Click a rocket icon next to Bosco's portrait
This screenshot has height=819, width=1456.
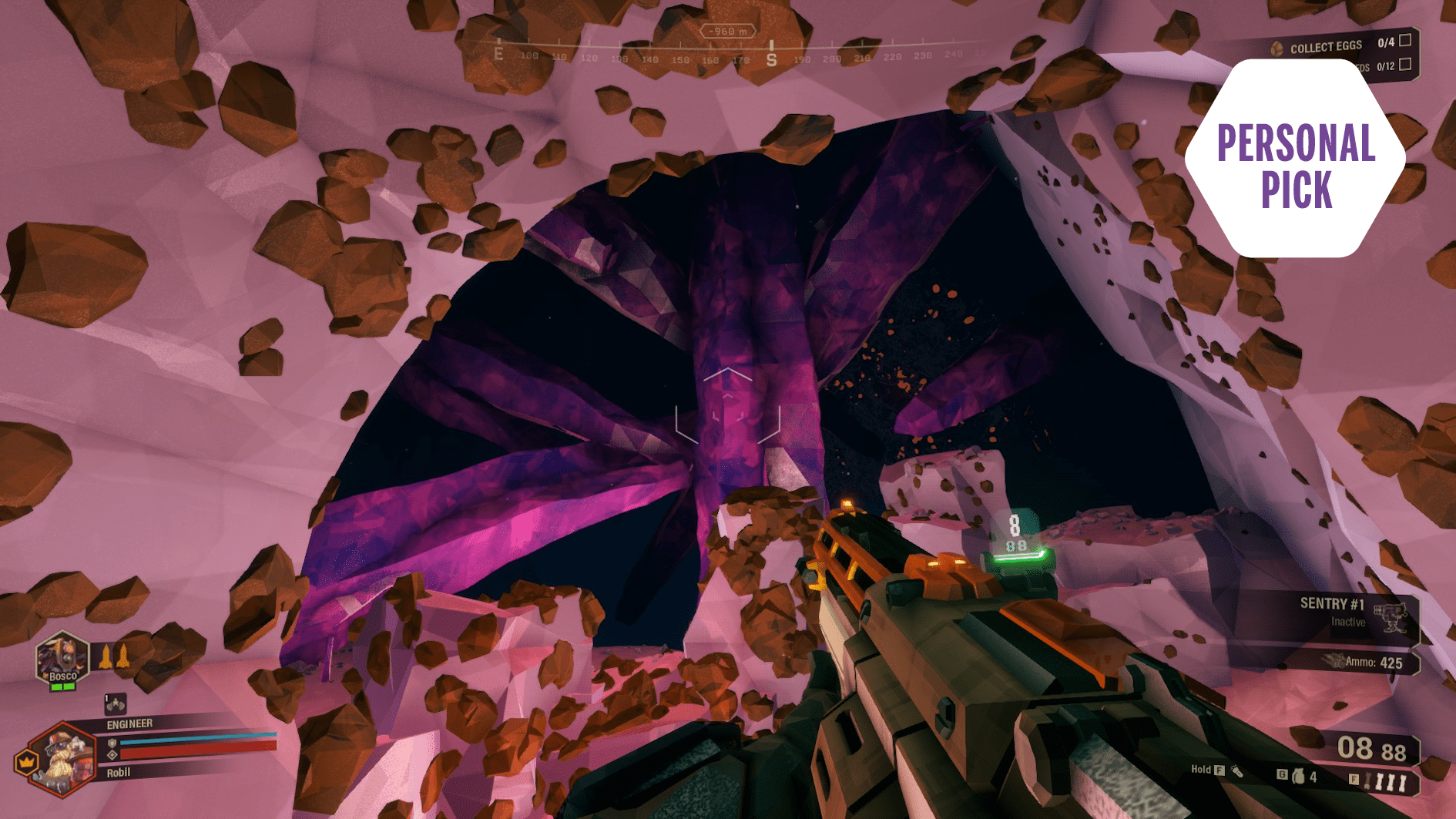click(106, 656)
